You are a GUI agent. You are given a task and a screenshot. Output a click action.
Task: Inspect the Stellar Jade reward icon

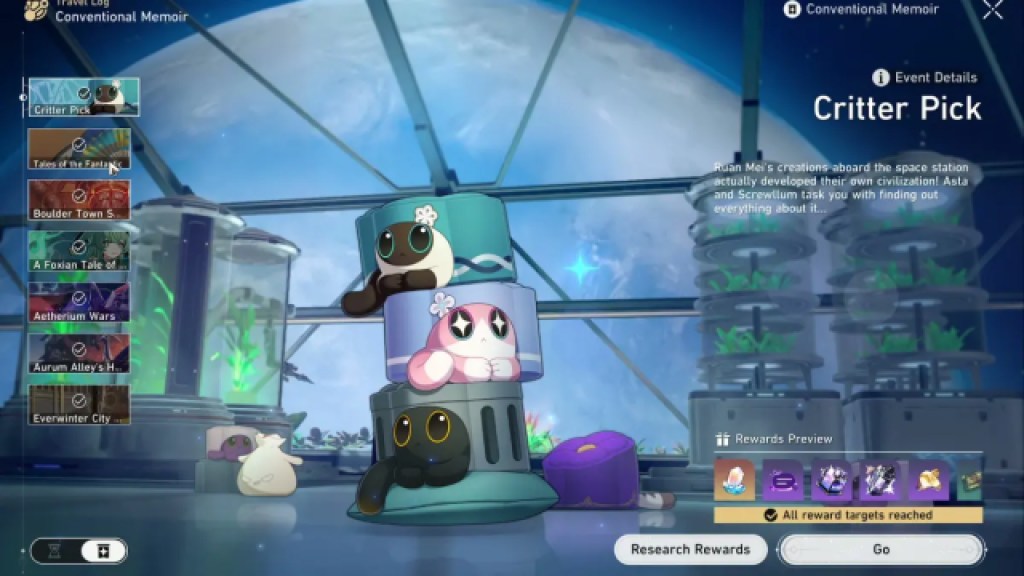click(733, 481)
